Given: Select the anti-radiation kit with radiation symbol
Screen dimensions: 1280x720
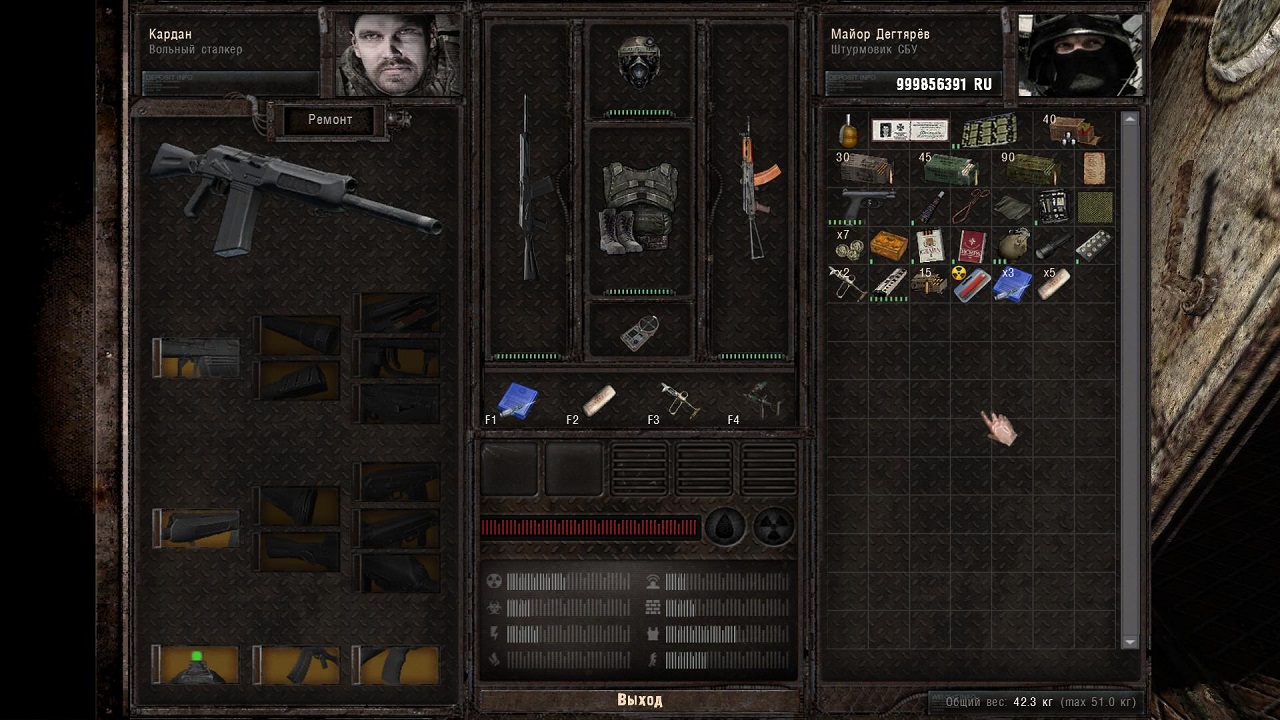Looking at the screenshot, I should 970,283.
